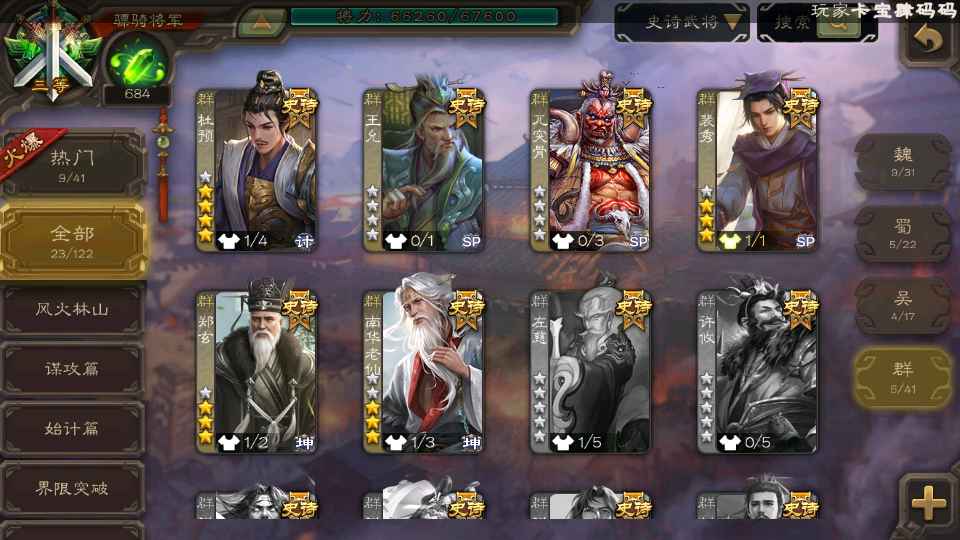Screen dimensions: 960x540
Task: Open the 风火林山 card pack tab
Action: [73, 310]
